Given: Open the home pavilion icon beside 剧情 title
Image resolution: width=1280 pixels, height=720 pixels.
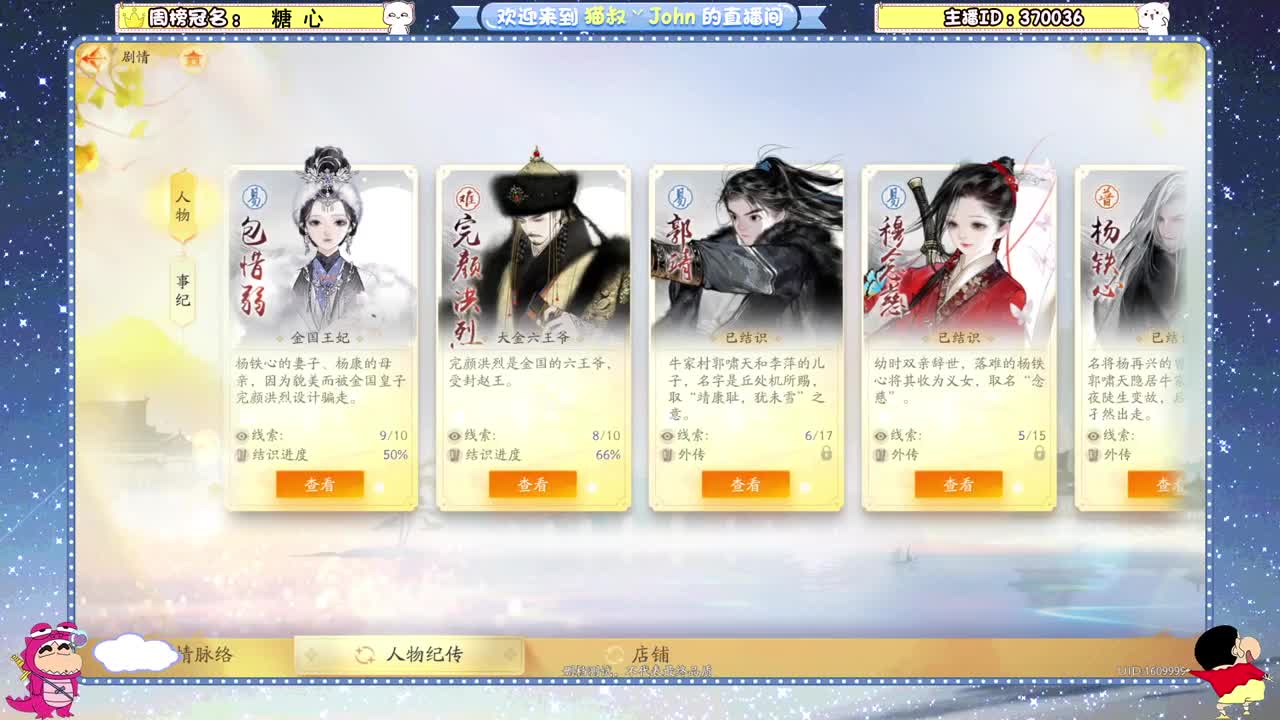Looking at the screenshot, I should 193,60.
